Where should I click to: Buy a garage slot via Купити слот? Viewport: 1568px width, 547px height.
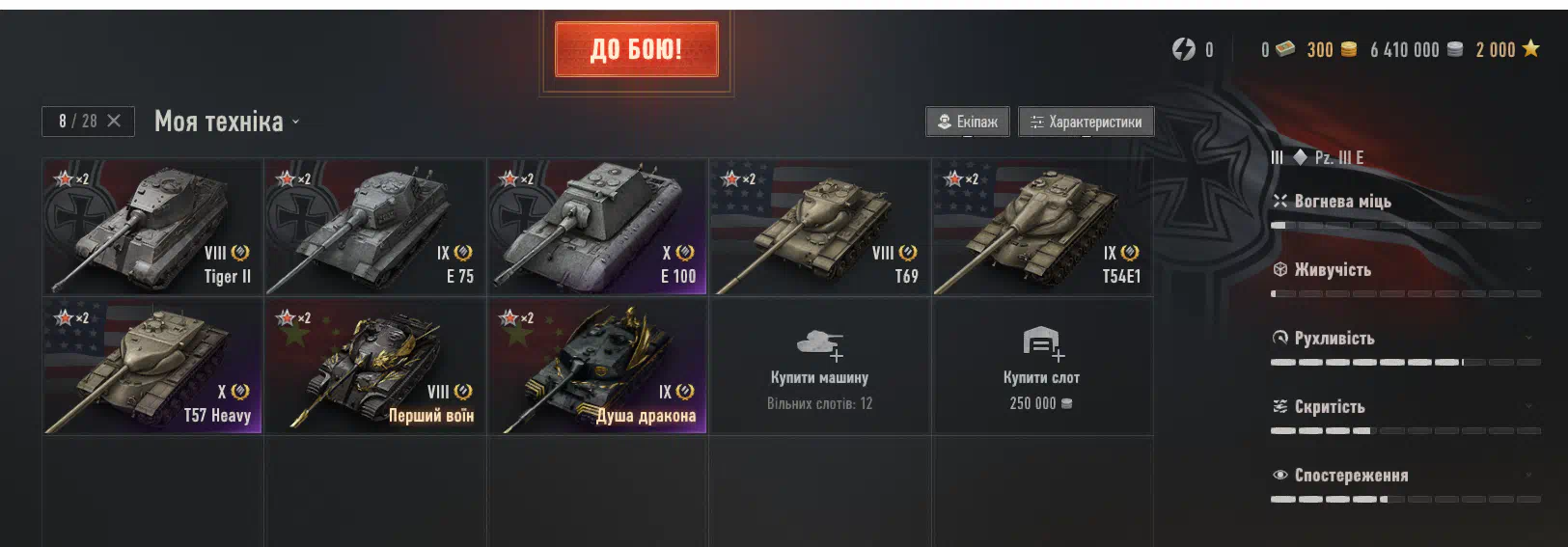pyautogui.click(x=1042, y=367)
